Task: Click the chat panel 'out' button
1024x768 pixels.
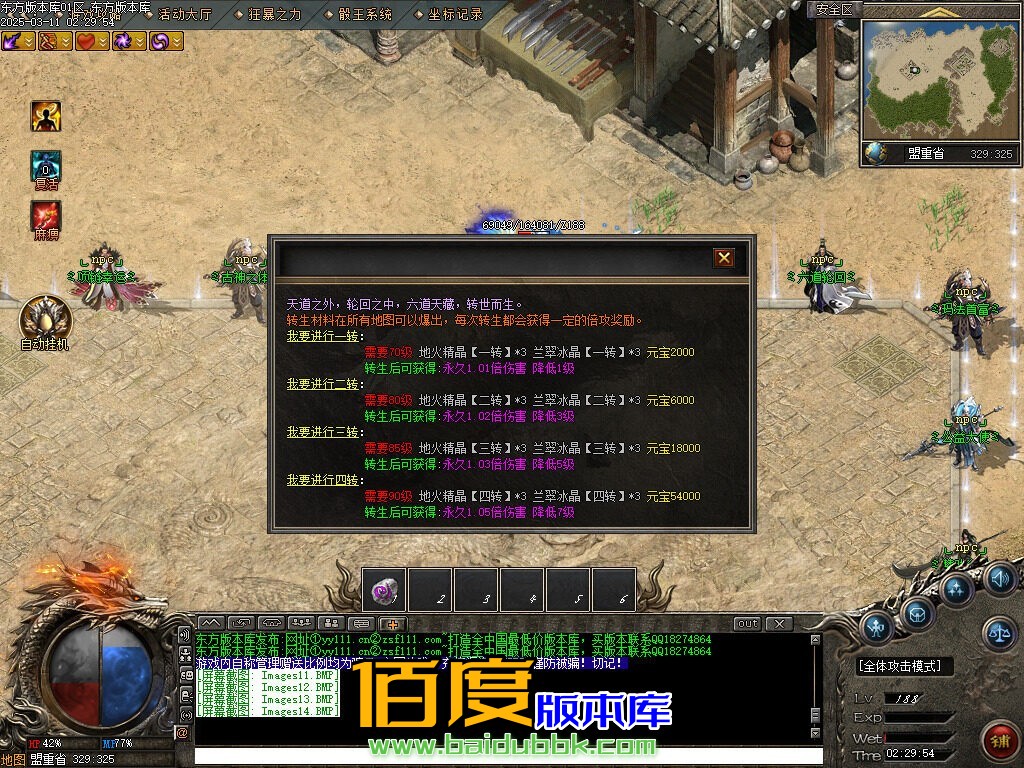Action: (x=747, y=624)
